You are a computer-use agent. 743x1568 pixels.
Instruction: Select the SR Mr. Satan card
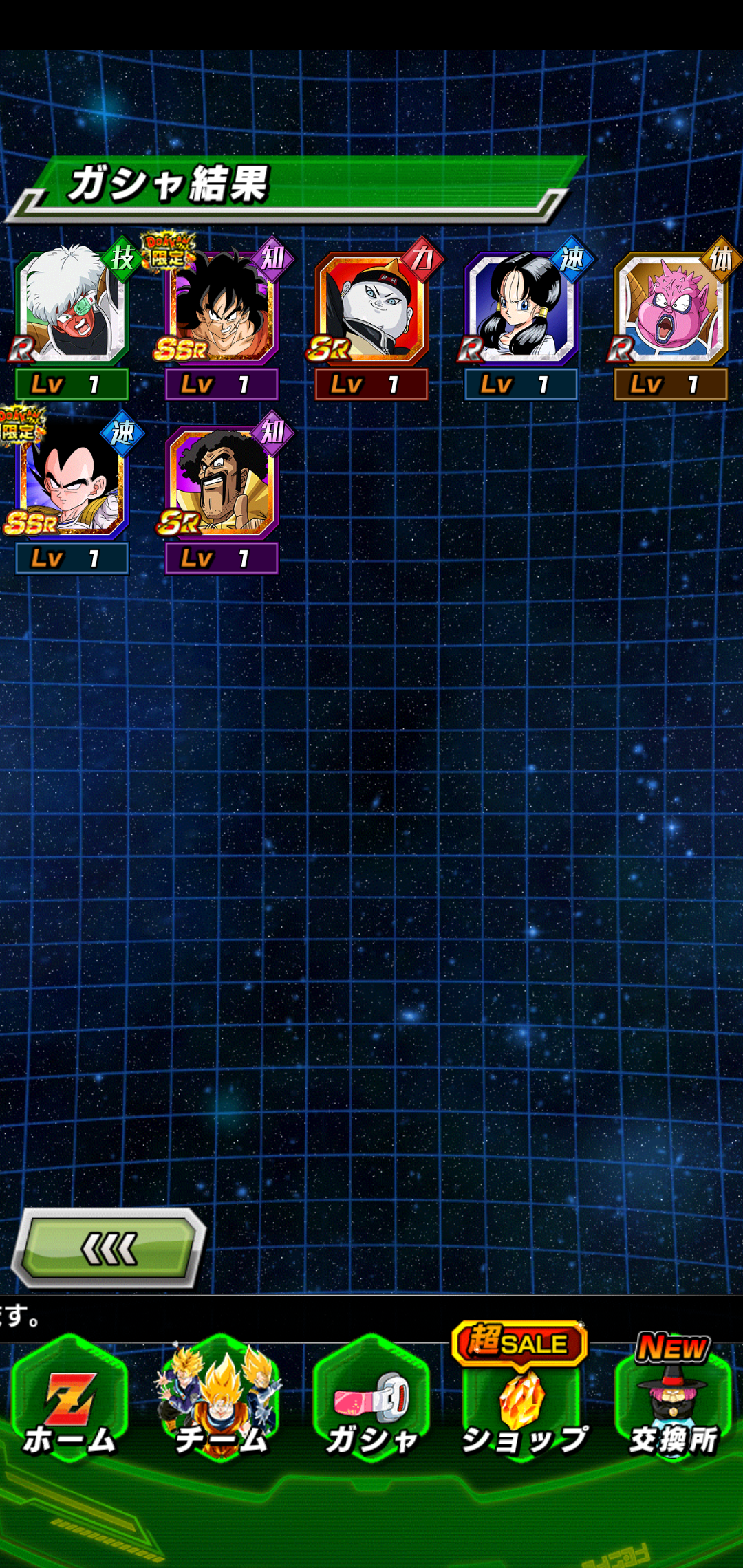(x=221, y=482)
